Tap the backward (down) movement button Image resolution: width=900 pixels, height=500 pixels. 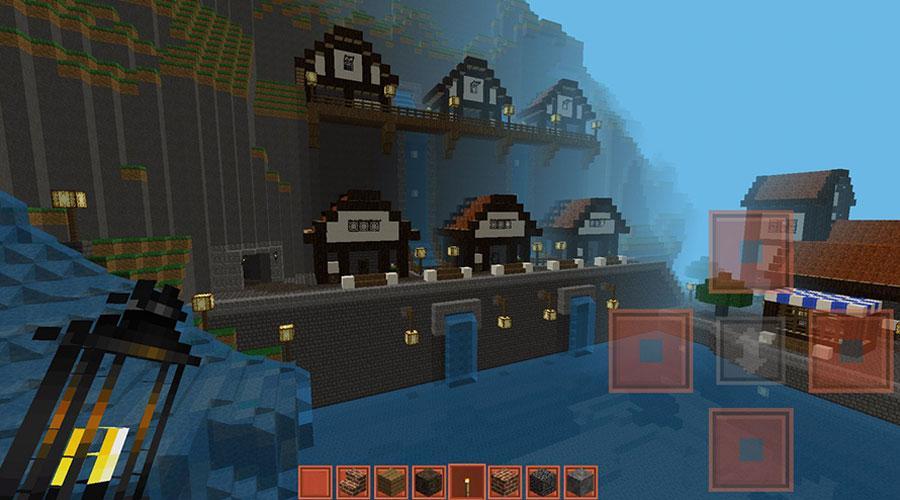(751, 448)
